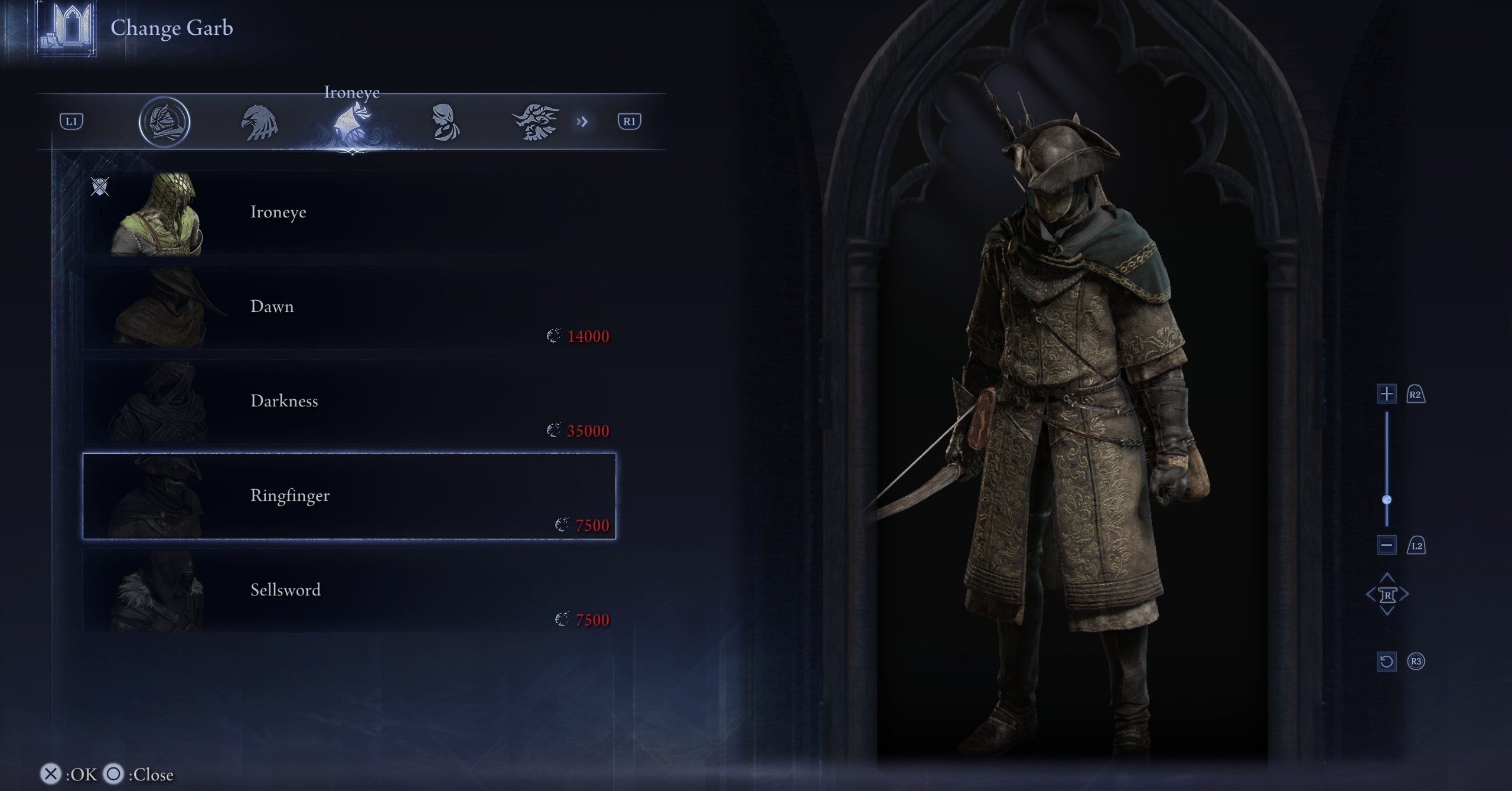This screenshot has width=1512, height=791.
Task: Select the highlighted Ringfinger garb
Action: tap(348, 496)
